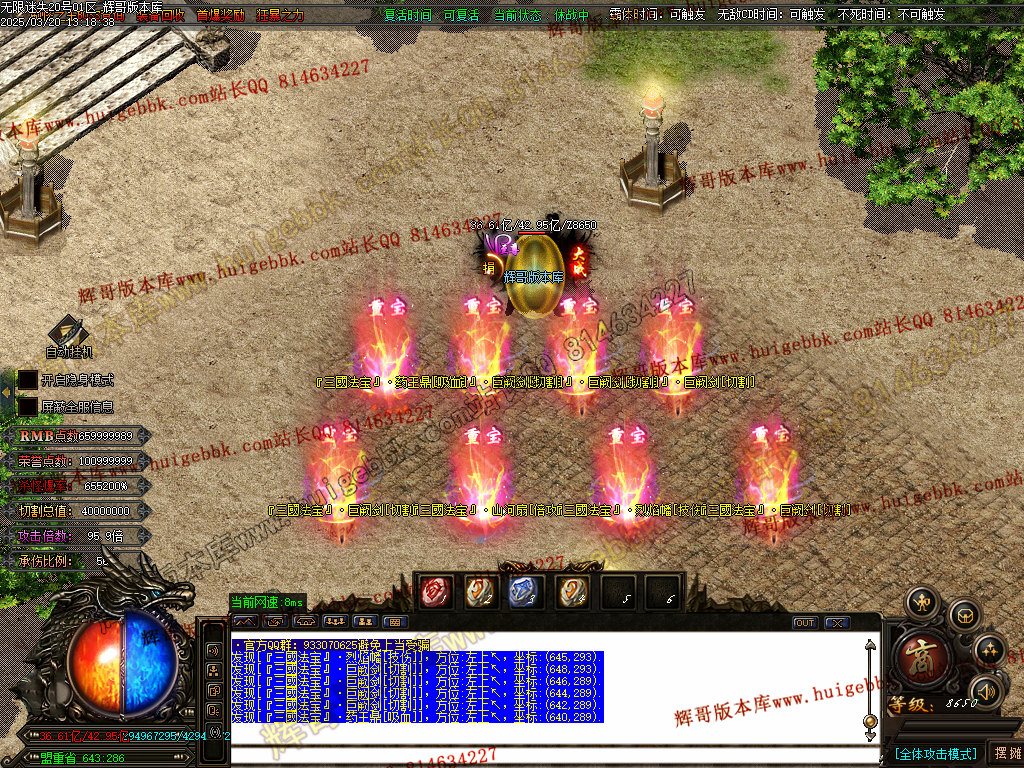Use the item in hotbar slot 2
The image size is (1024, 768).
coord(480,592)
